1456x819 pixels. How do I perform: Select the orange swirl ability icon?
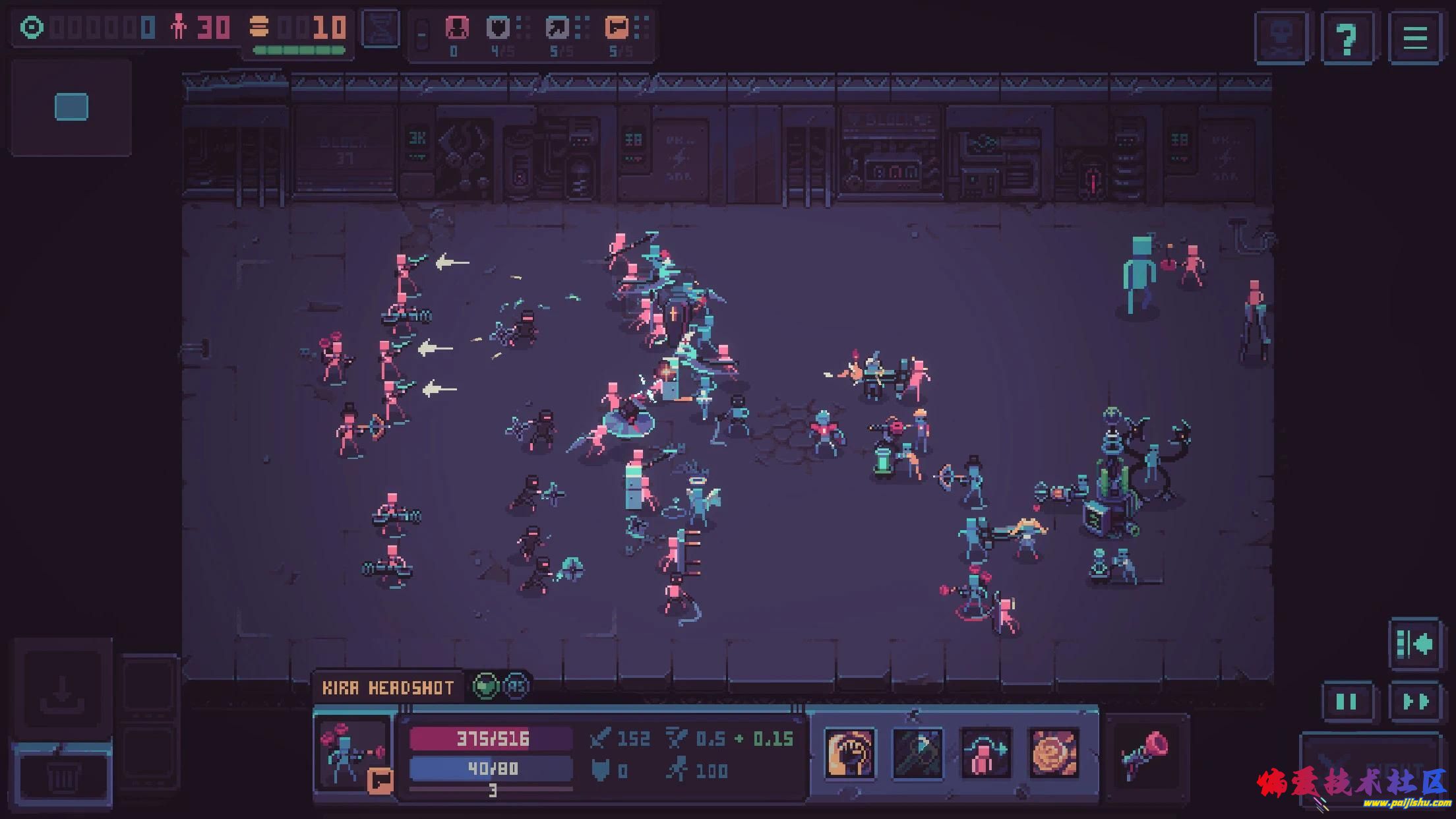(x=1054, y=753)
